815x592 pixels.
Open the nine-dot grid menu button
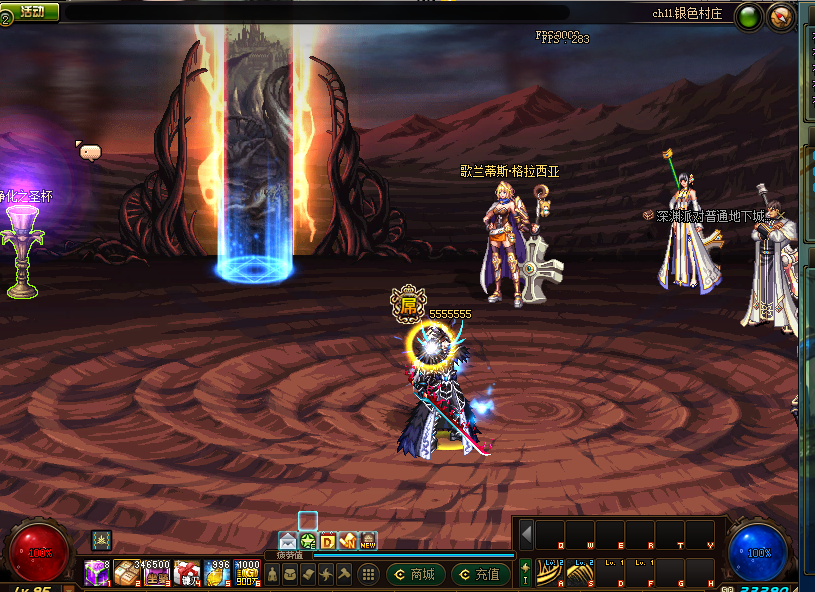[x=368, y=574]
